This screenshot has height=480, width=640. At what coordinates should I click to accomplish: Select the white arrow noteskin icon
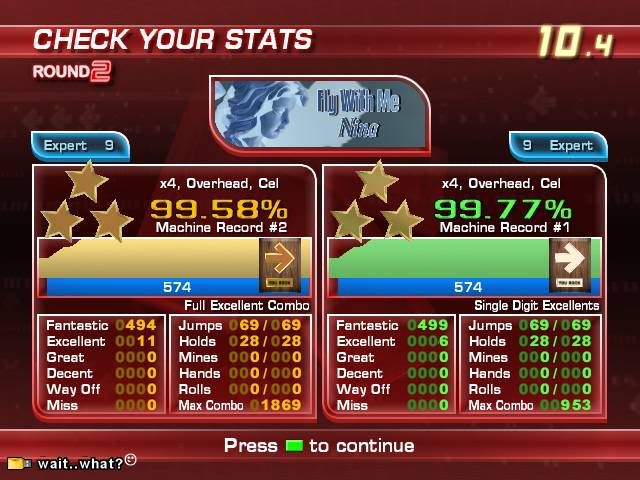[569, 265]
